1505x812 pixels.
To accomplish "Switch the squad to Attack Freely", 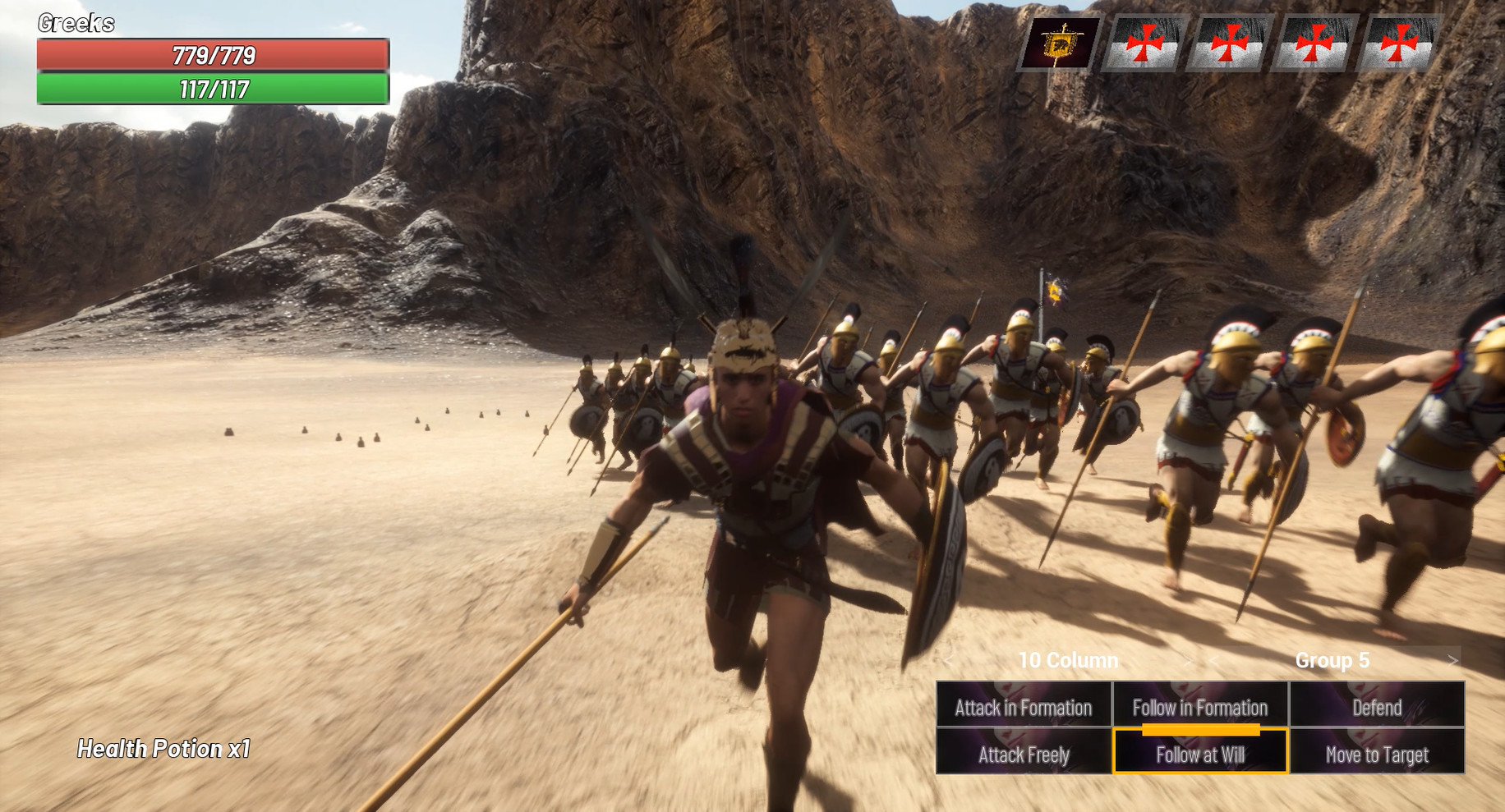I will click(1025, 755).
